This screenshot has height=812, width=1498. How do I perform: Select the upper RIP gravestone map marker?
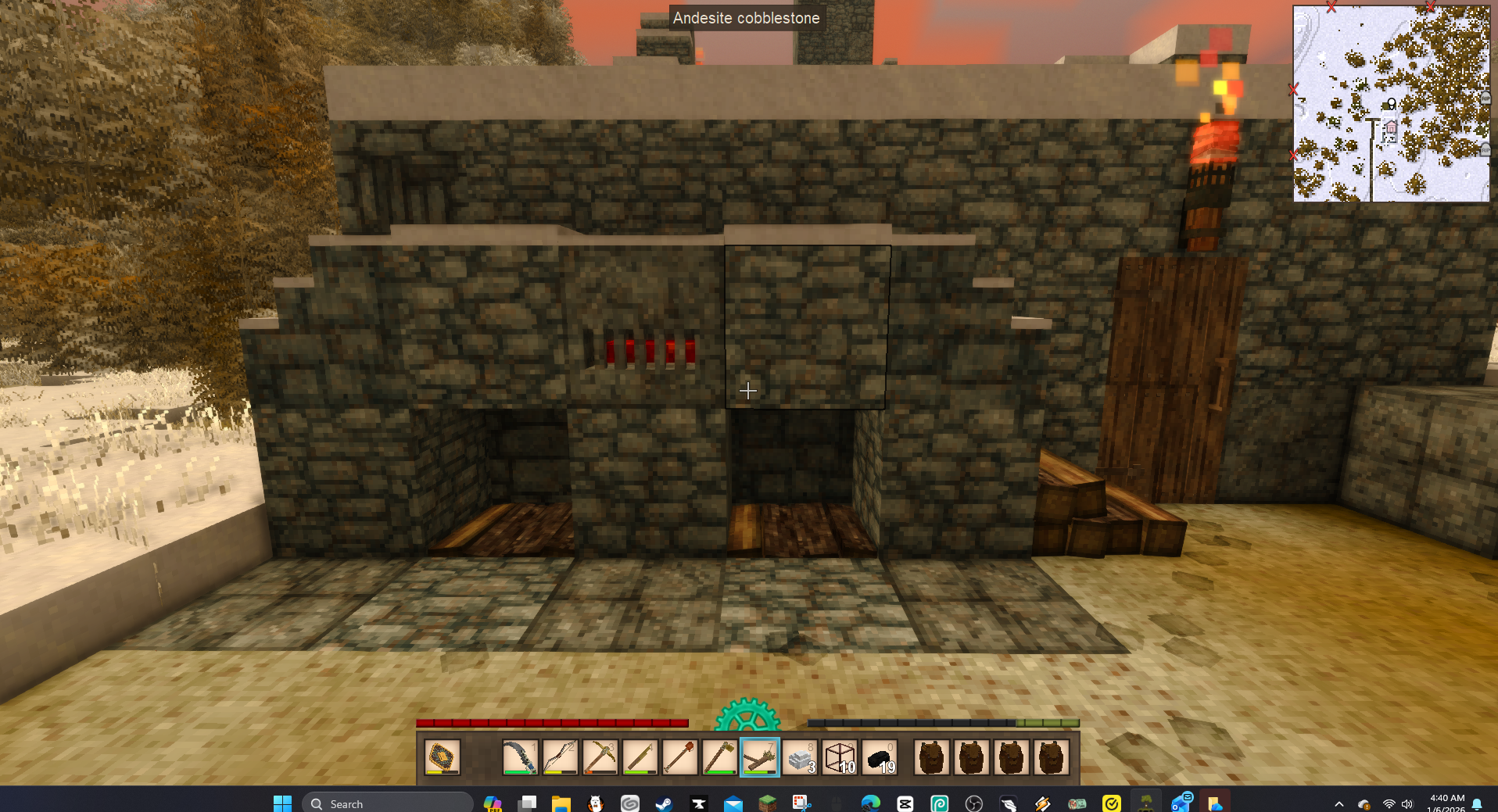click(x=1485, y=98)
